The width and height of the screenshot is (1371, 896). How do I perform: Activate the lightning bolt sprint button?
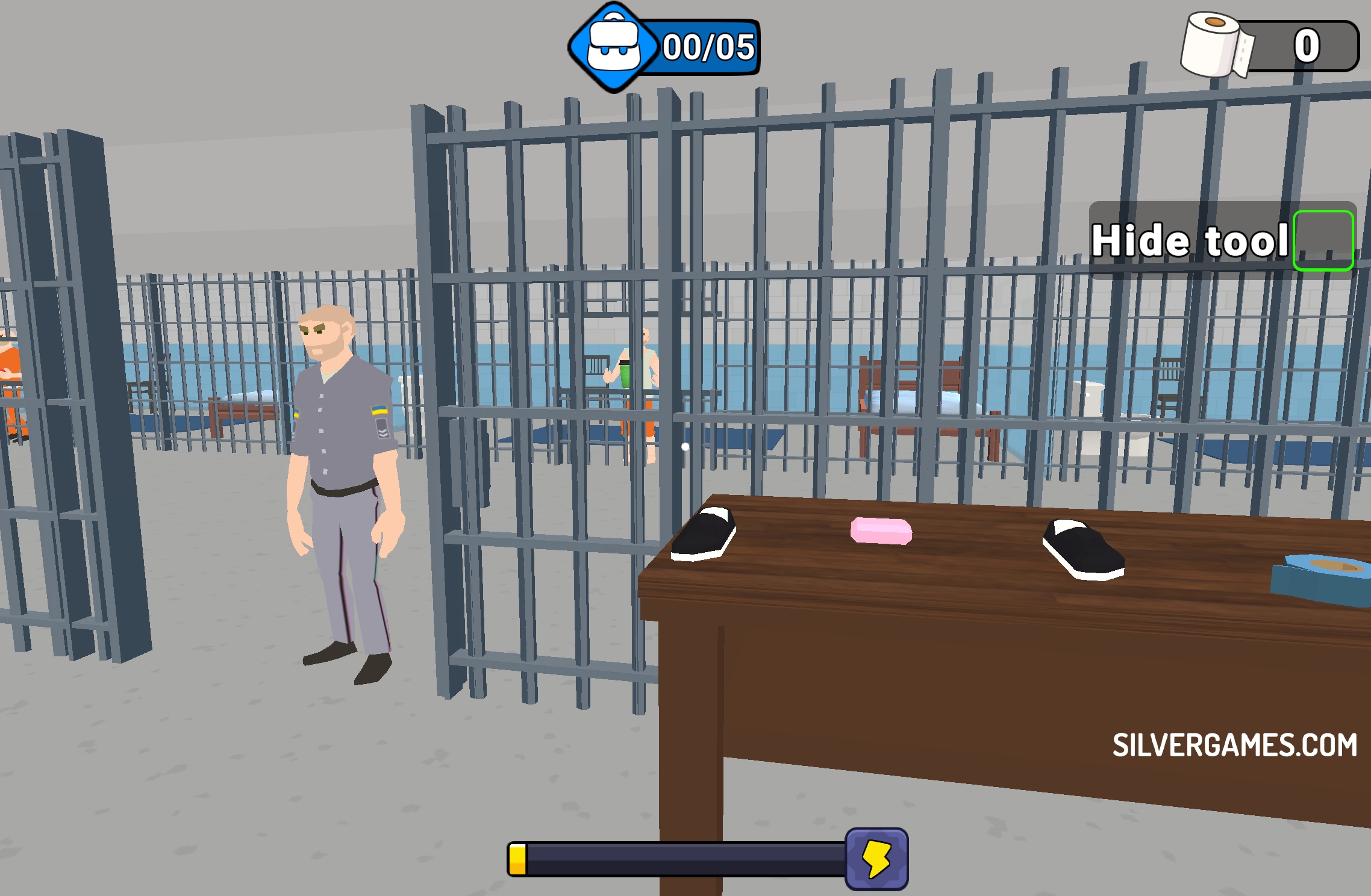coord(876,859)
